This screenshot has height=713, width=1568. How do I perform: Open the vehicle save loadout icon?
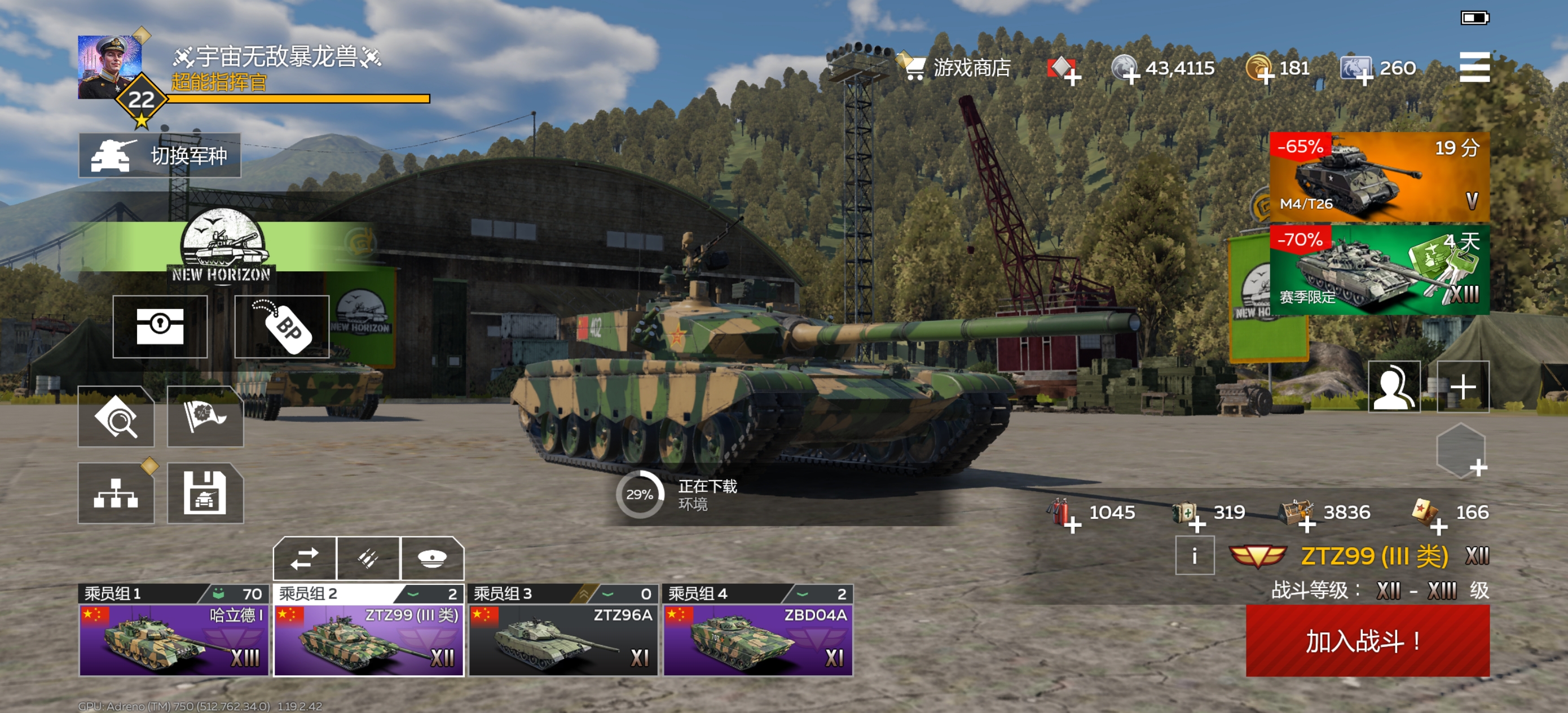[x=205, y=493]
